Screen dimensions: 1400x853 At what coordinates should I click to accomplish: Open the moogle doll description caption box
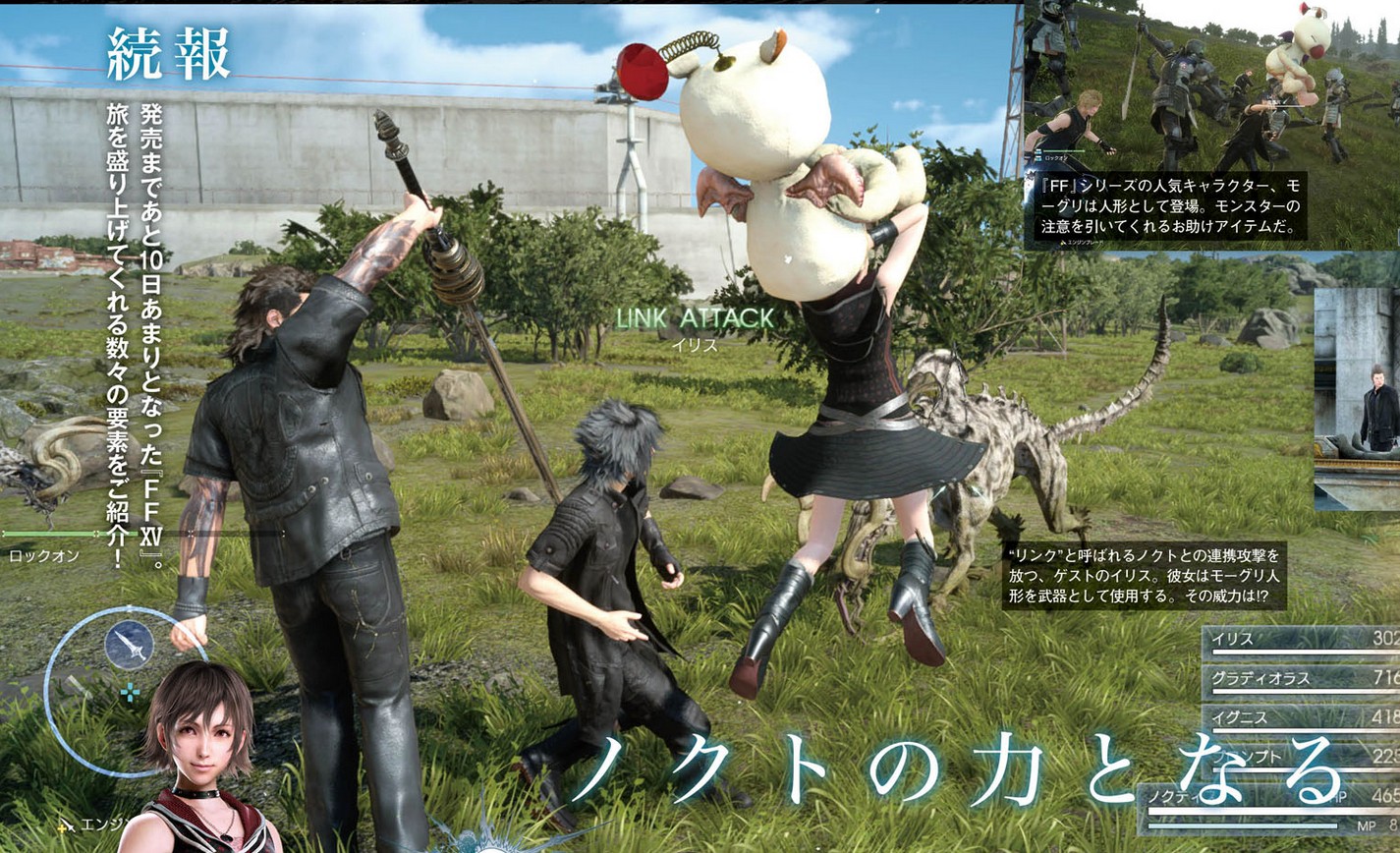pos(1168,204)
